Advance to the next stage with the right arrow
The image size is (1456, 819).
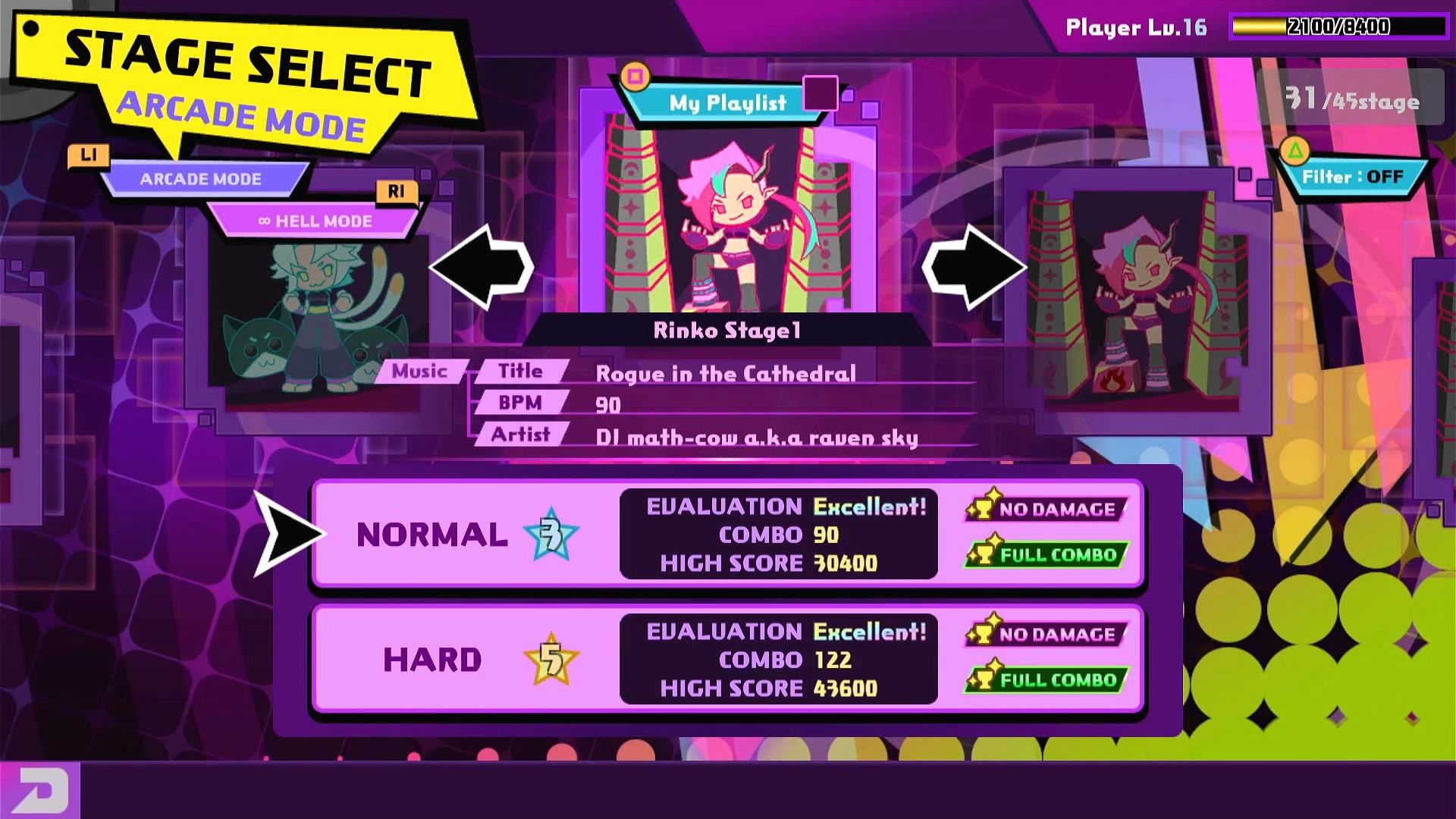coord(974,267)
